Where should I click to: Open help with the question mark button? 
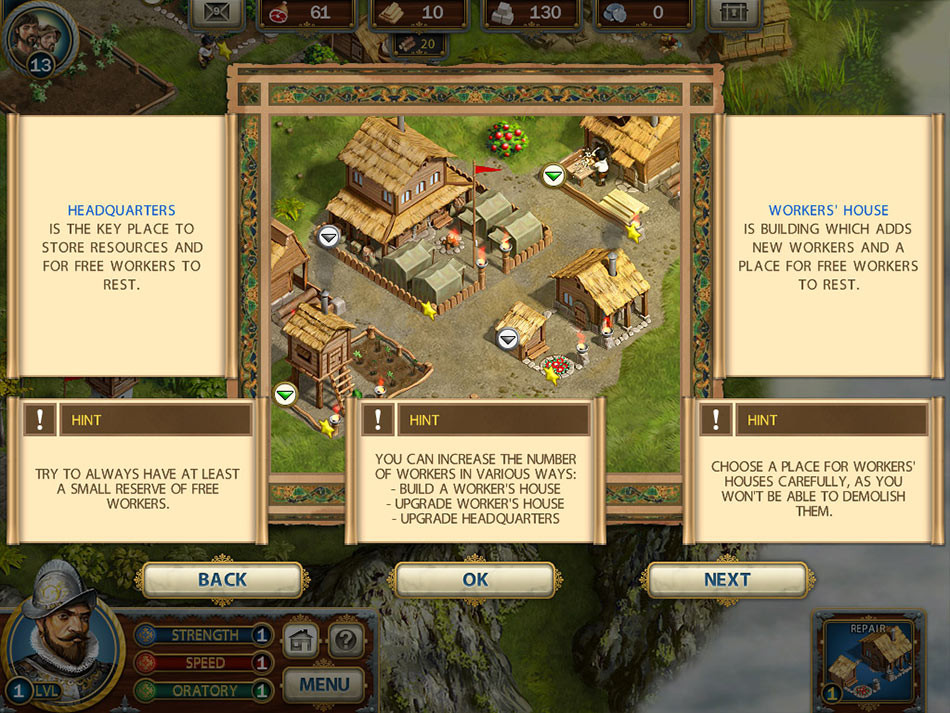point(346,640)
